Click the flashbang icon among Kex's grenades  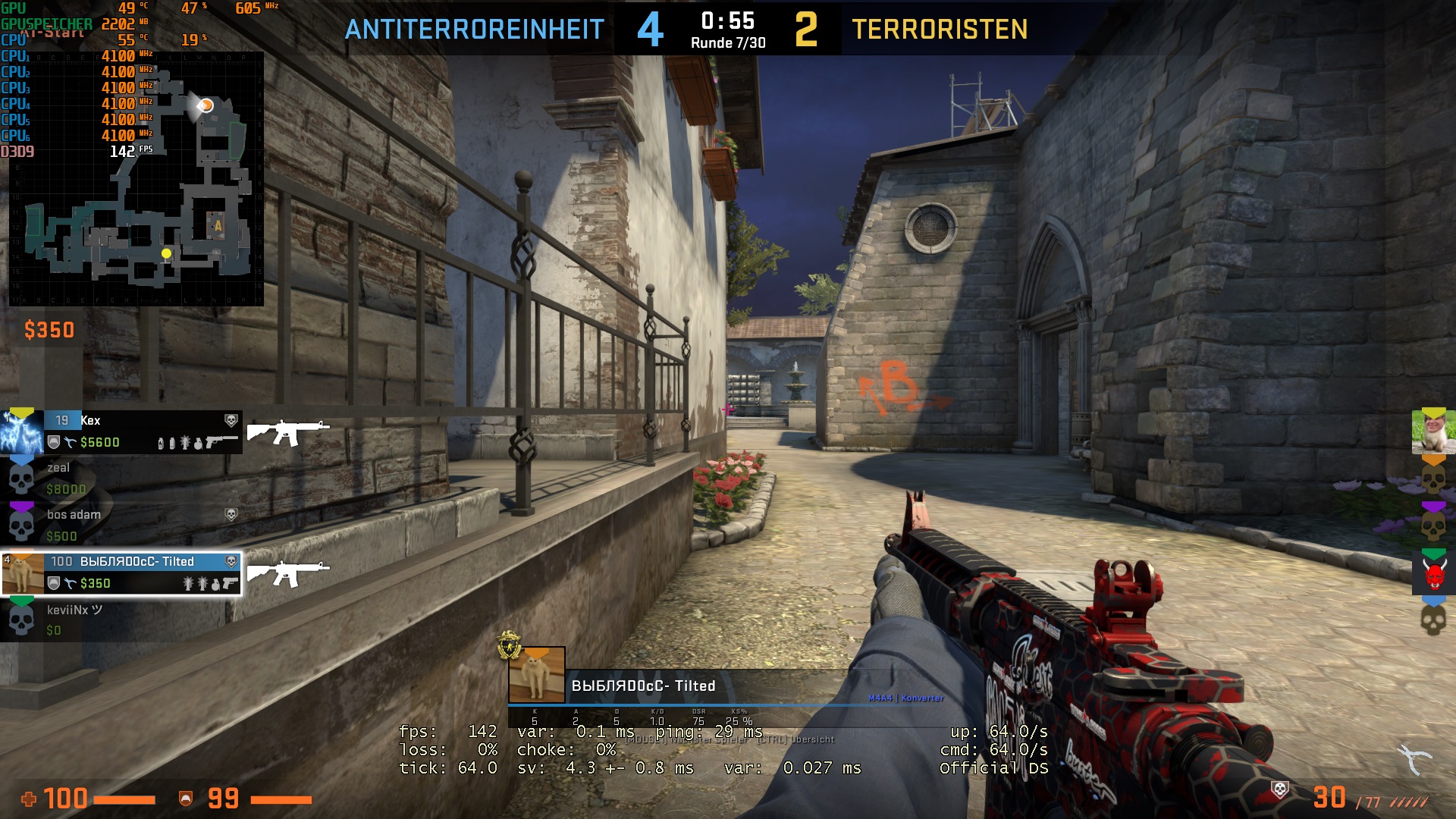pos(184,443)
